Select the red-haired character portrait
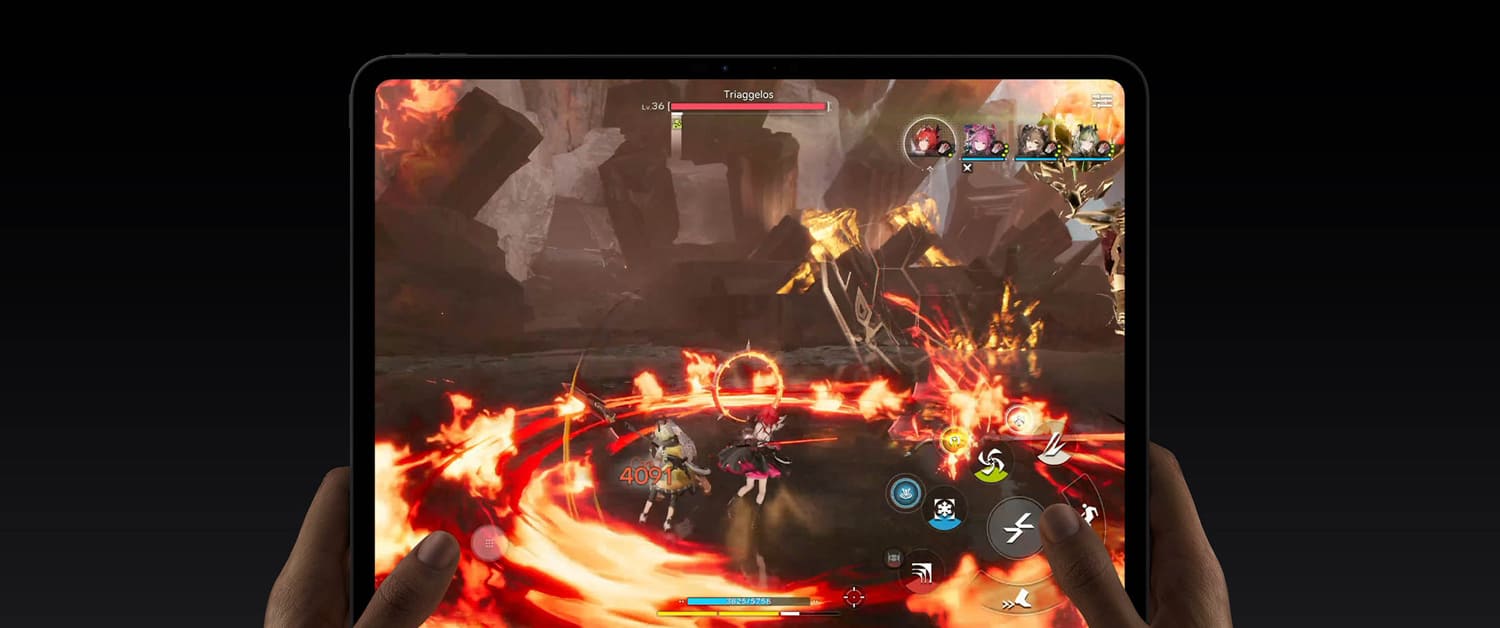1500x628 pixels. click(928, 140)
